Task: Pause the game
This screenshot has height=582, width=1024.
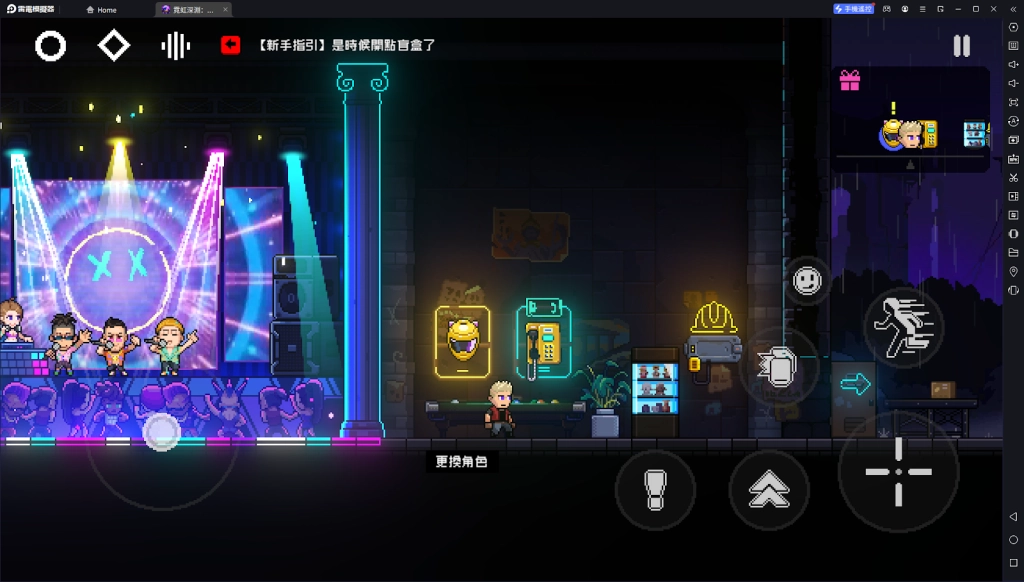Action: (961, 46)
